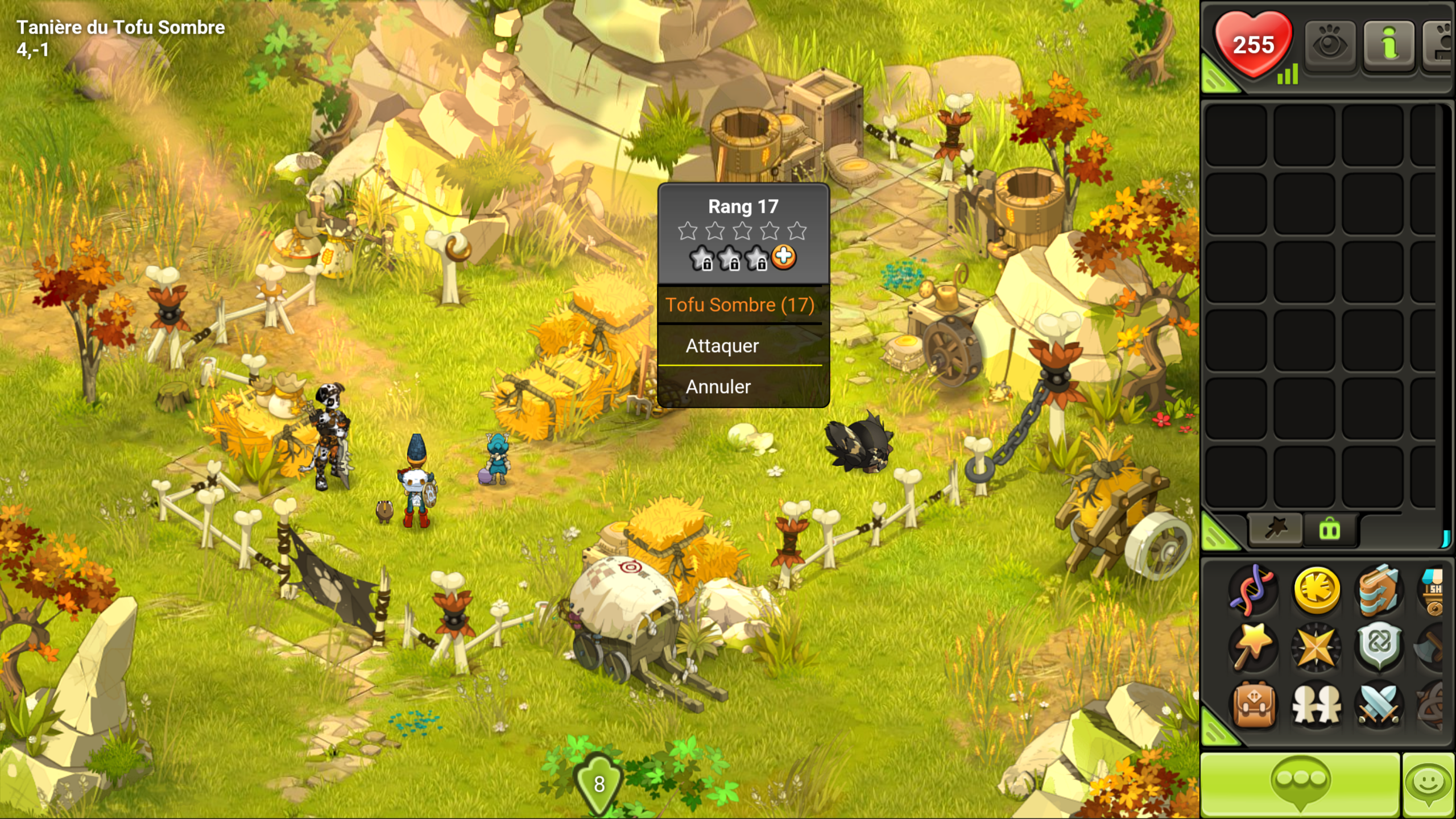Switch to the green bag items tab
The width and height of the screenshot is (1456, 819).
click(1330, 530)
